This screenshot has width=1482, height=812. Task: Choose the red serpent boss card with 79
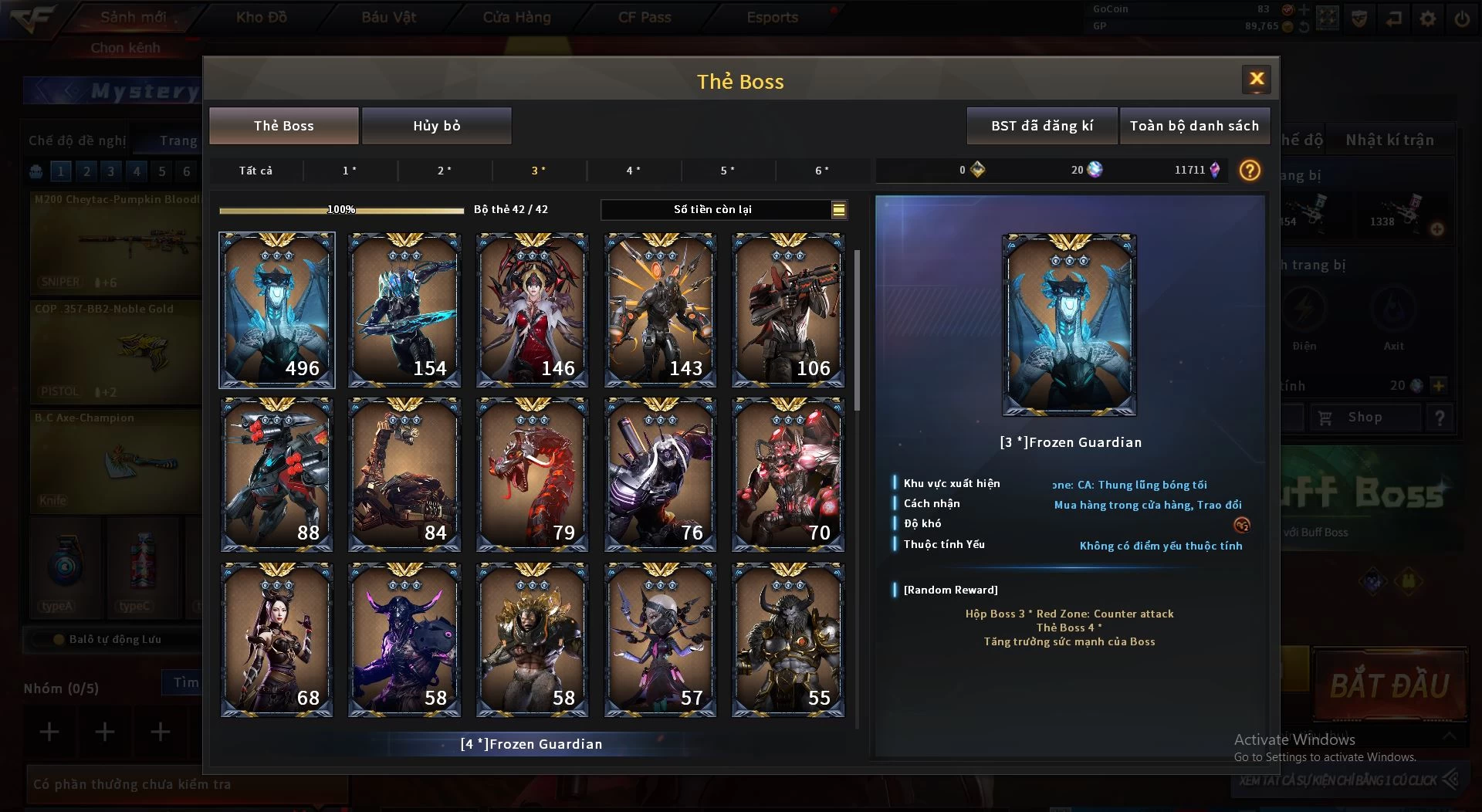pyautogui.click(x=533, y=474)
